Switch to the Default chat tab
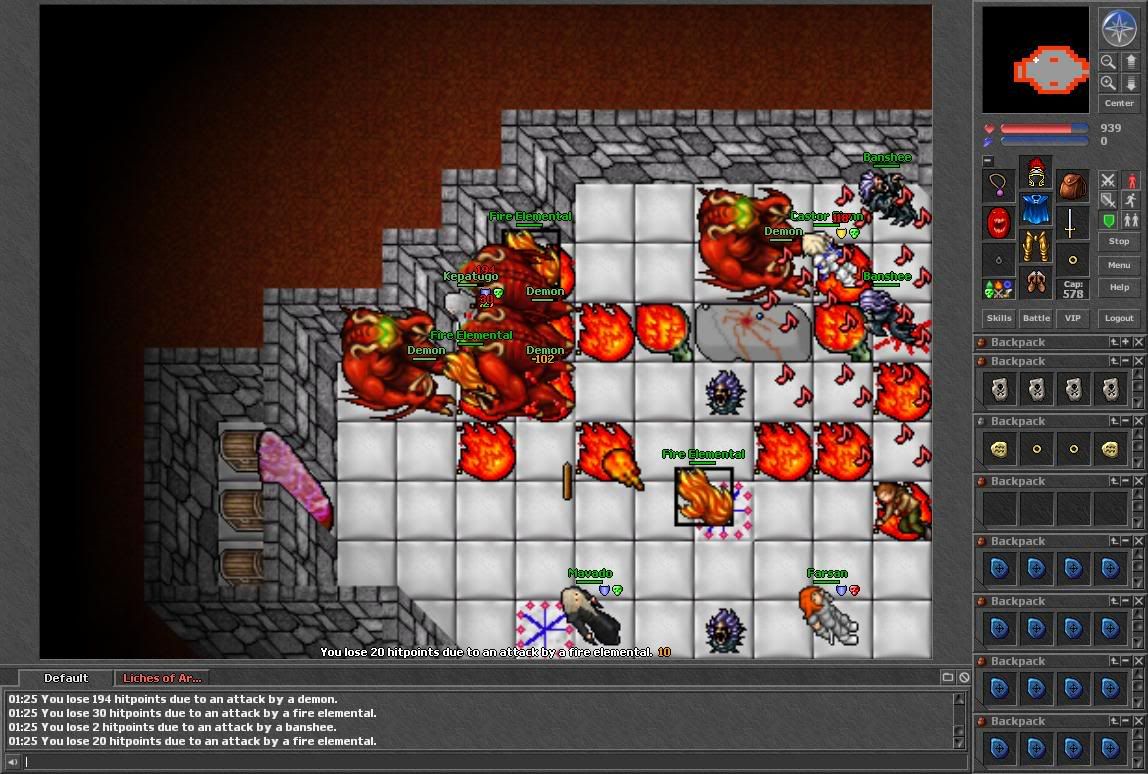 point(66,678)
